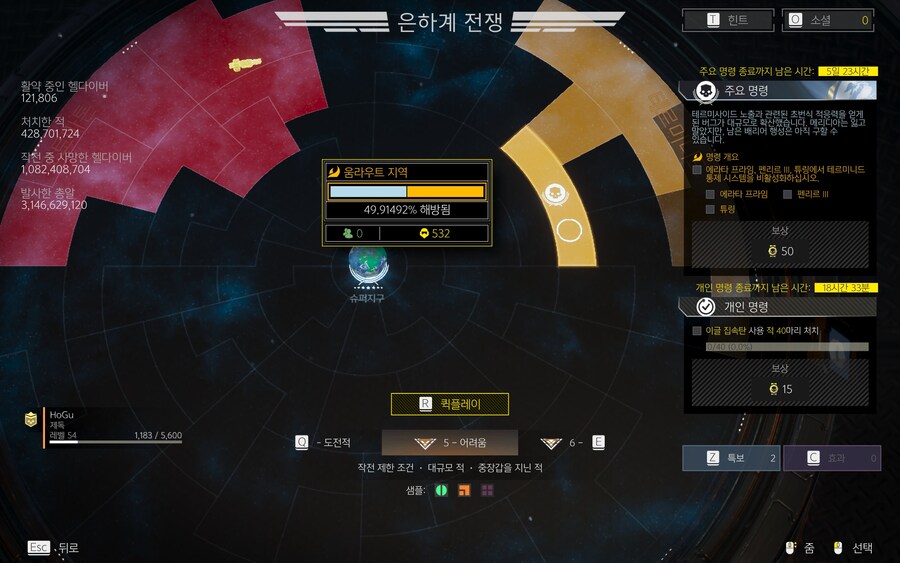
Task: Go back with the 뒤로 button
Action: (x=54, y=548)
